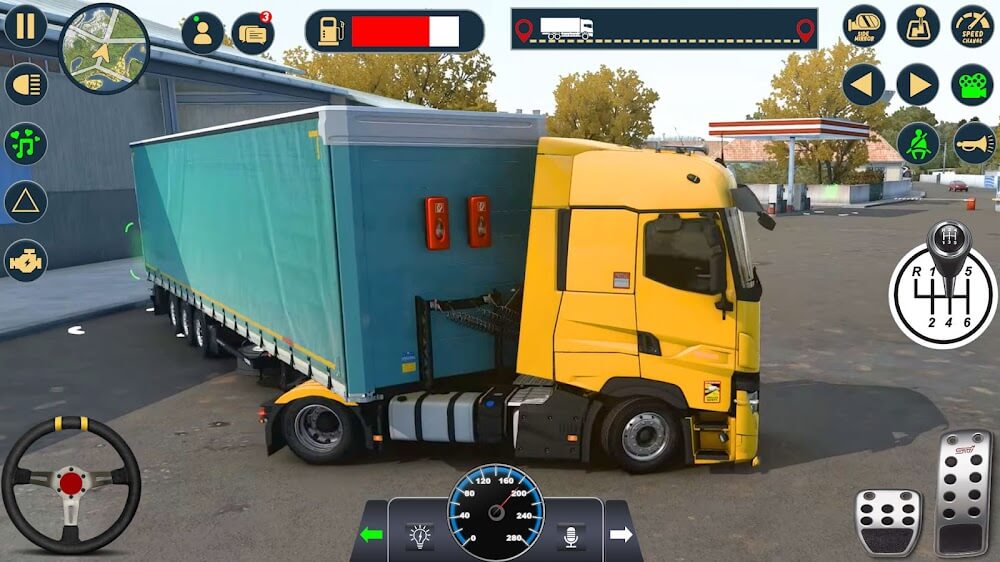1000x562 pixels.
Task: Click the left arrow round button
Action: point(863,85)
